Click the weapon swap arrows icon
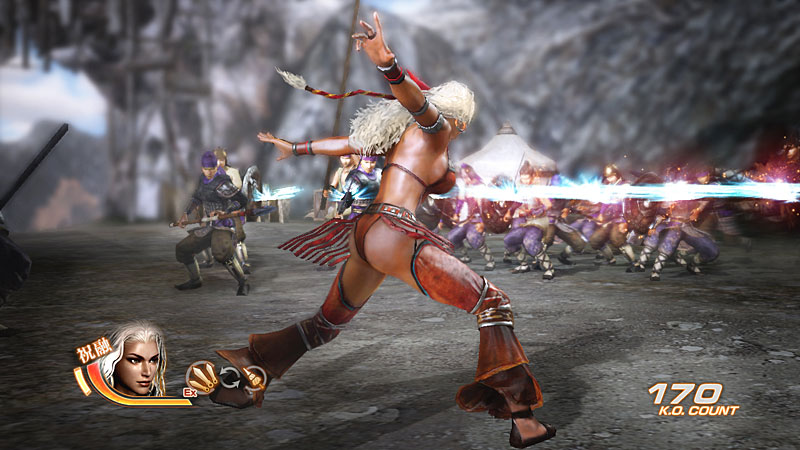The width and height of the screenshot is (800, 450). pos(229,377)
